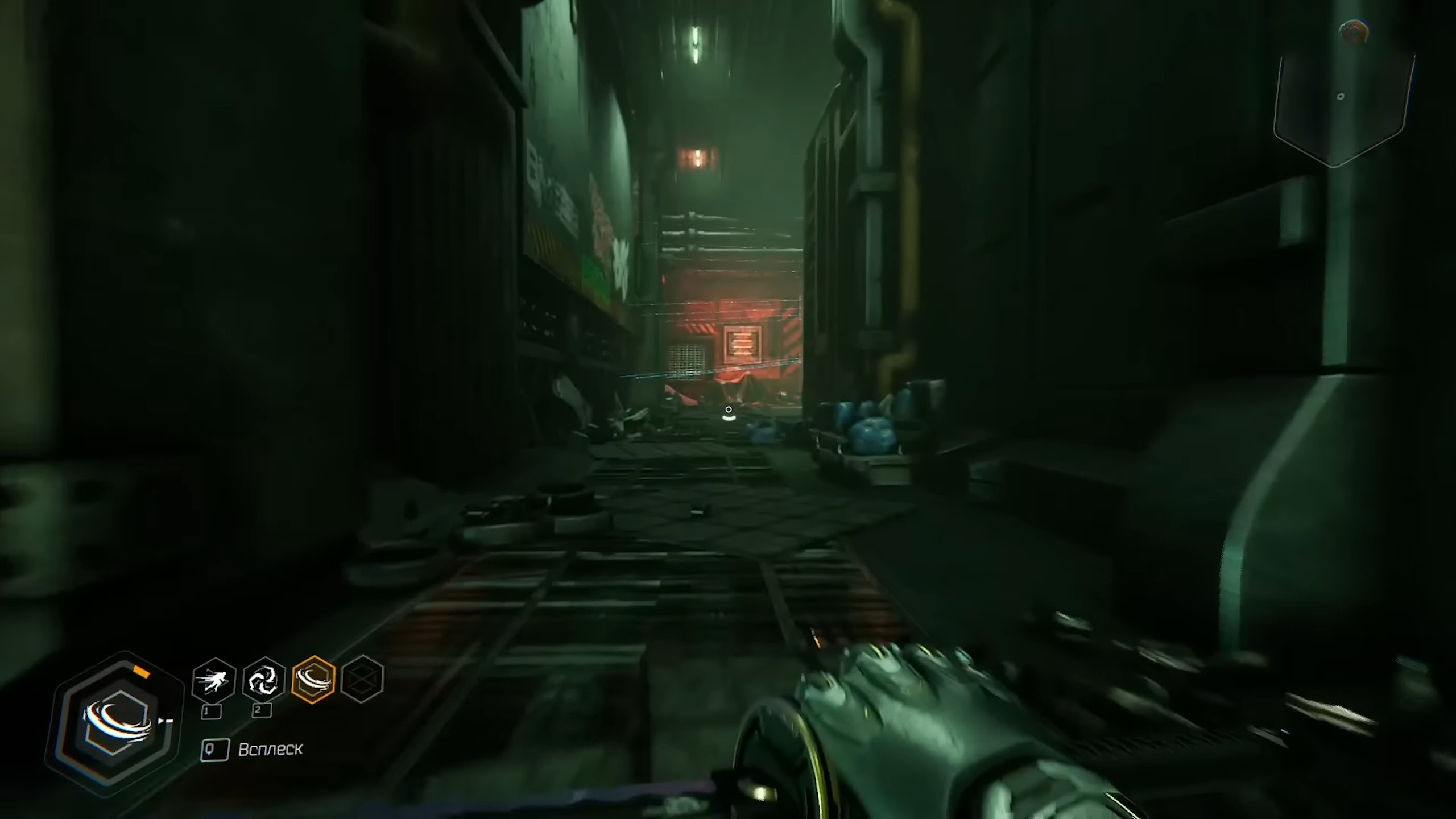This screenshot has height=819, width=1456.
Task: Select the swirling Tempest ability icon
Action: click(x=263, y=680)
